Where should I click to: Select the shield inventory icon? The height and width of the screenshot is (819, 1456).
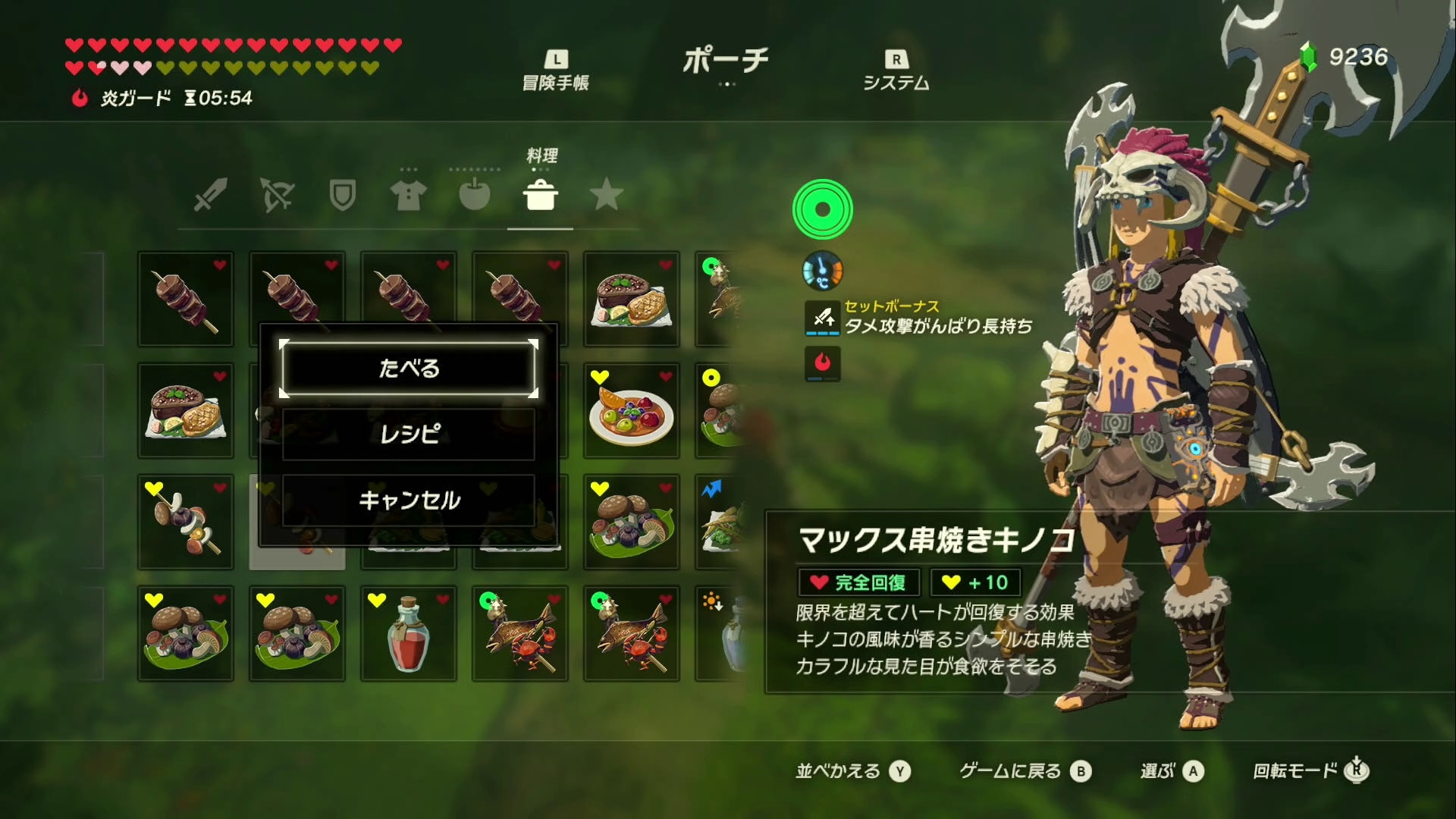click(x=342, y=196)
